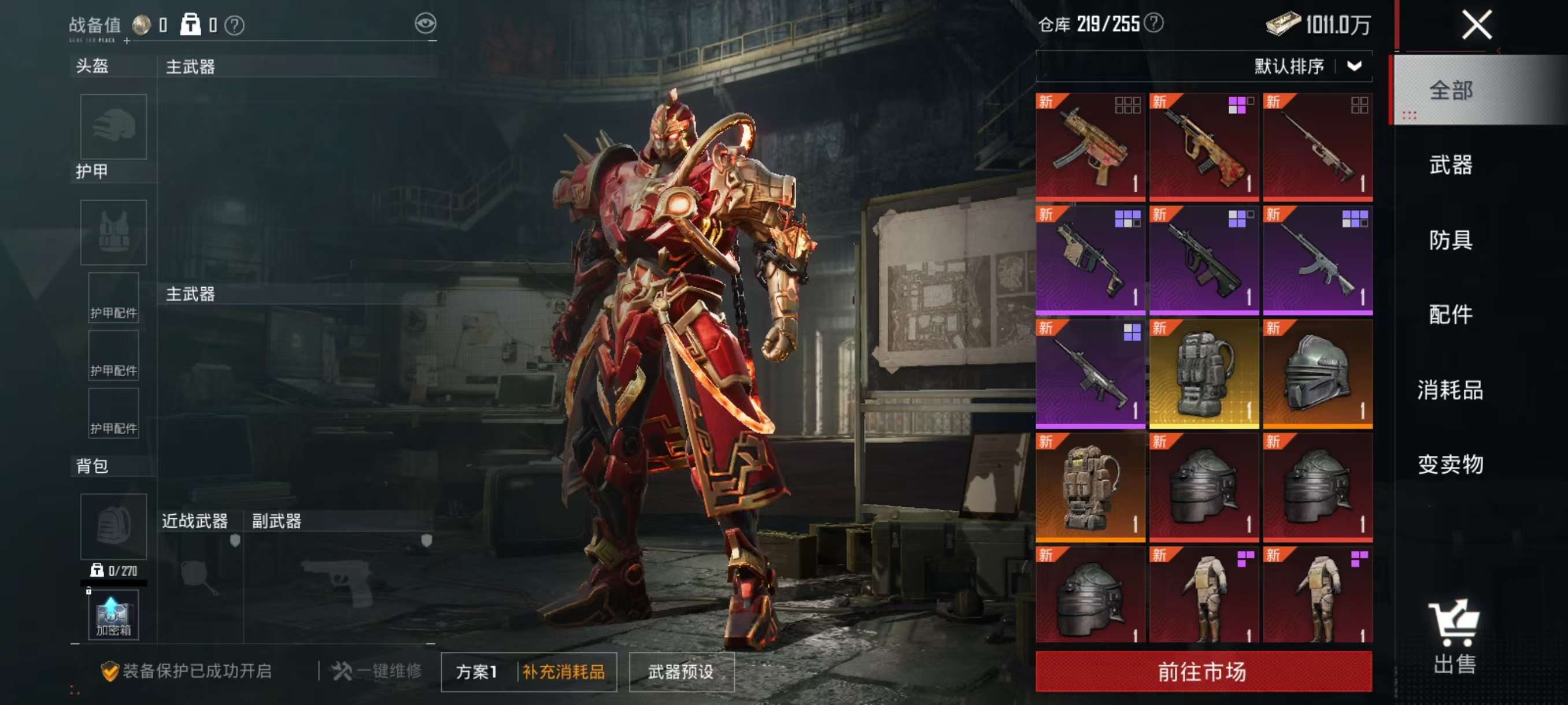Switch to the 全部 category tab
Screen dimensions: 1568x705
click(x=1451, y=91)
